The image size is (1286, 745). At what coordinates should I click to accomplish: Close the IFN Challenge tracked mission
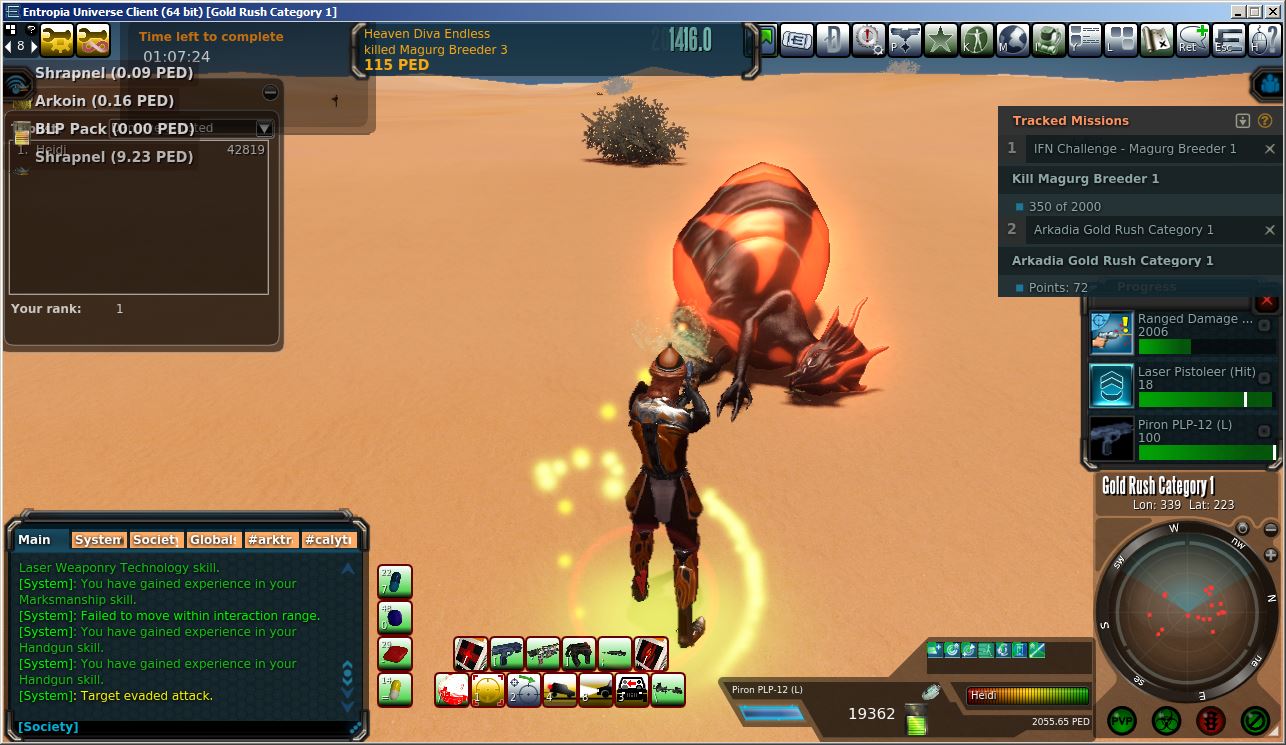pos(1270,149)
